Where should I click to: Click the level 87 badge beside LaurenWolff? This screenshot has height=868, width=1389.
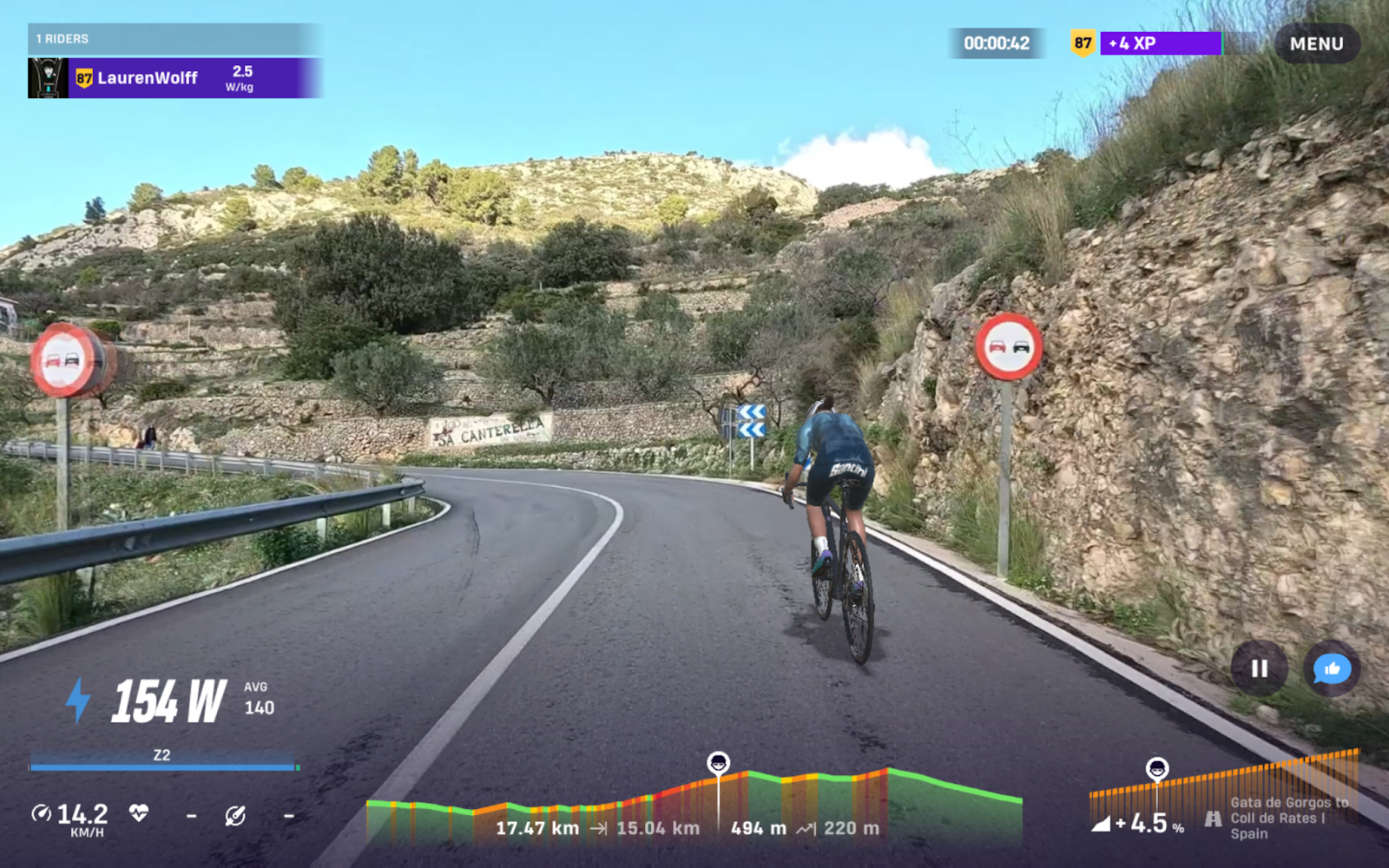point(84,77)
